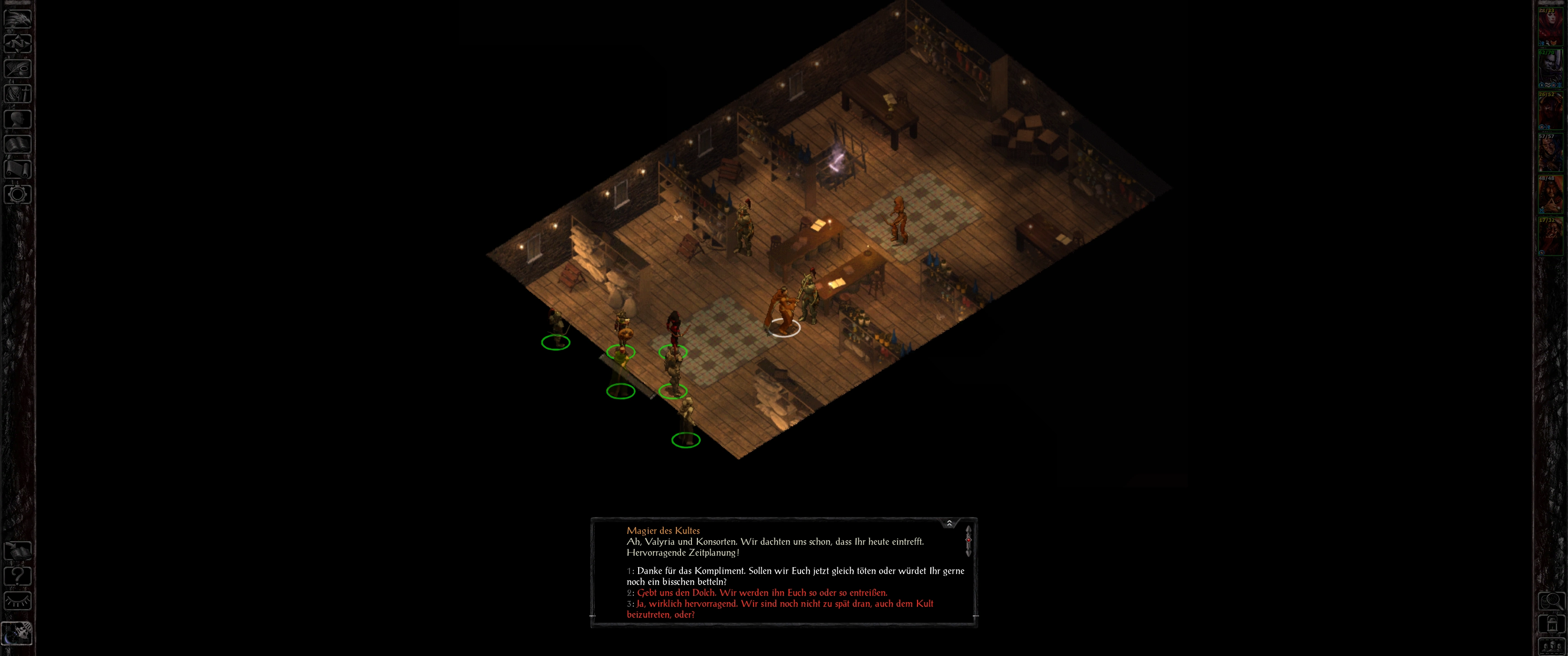Select the first party portrait at top
This screenshot has height=656, width=1568.
[1550, 26]
